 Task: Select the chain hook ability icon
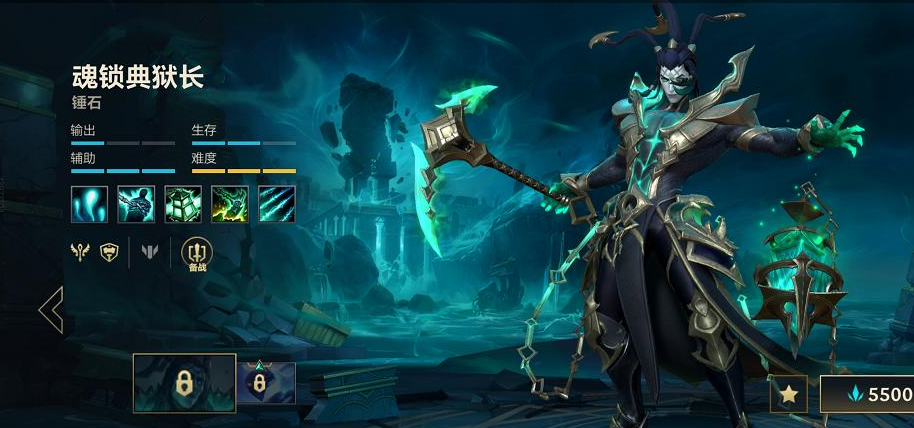[136, 203]
